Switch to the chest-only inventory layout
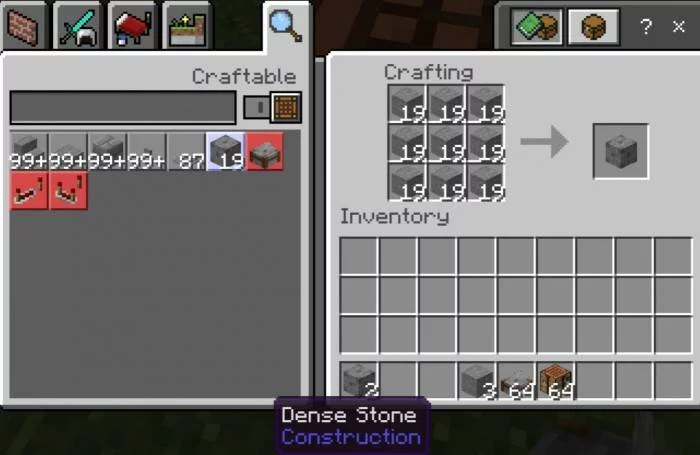 point(592,27)
